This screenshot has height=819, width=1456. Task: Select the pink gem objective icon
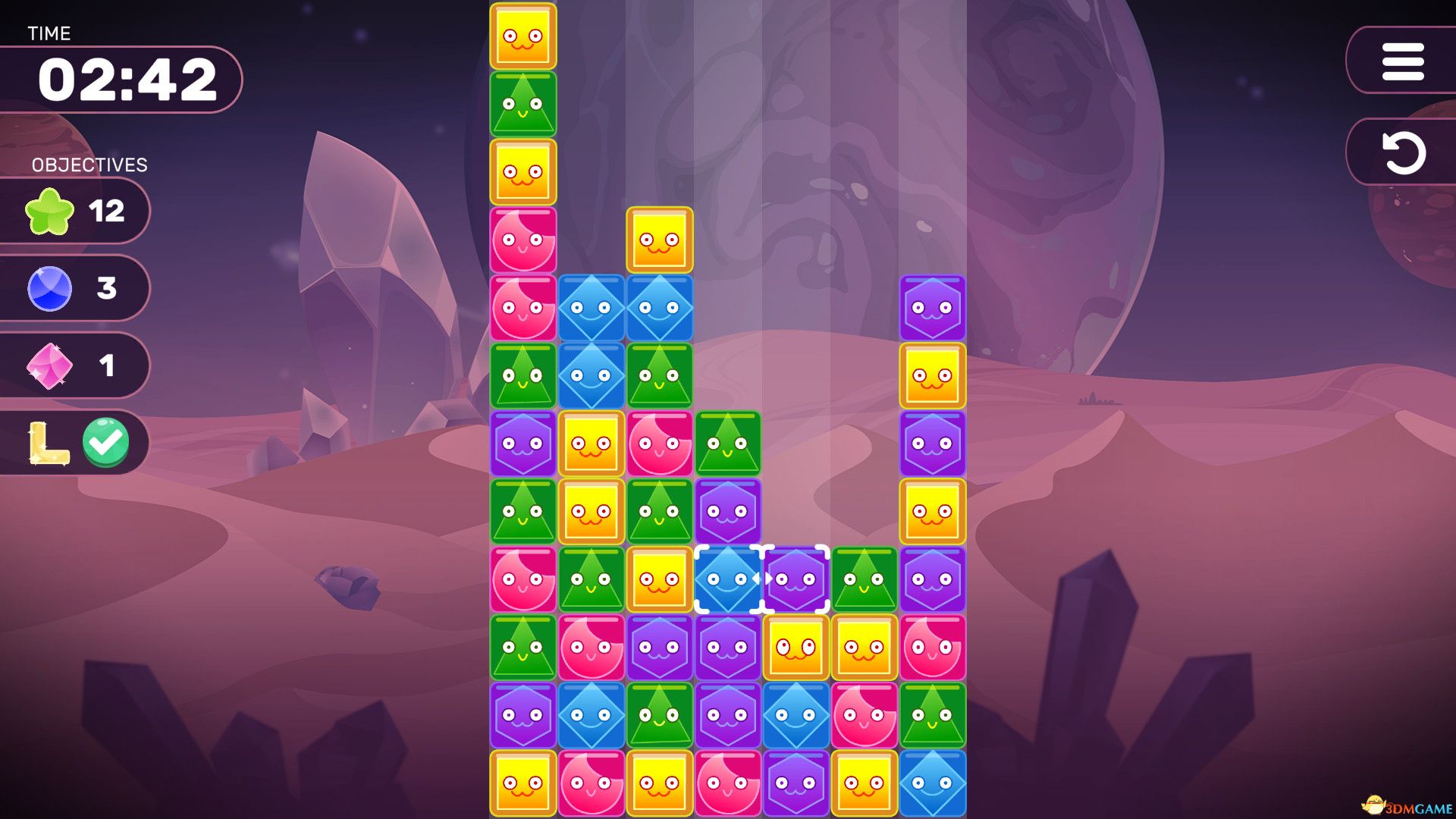[x=50, y=366]
